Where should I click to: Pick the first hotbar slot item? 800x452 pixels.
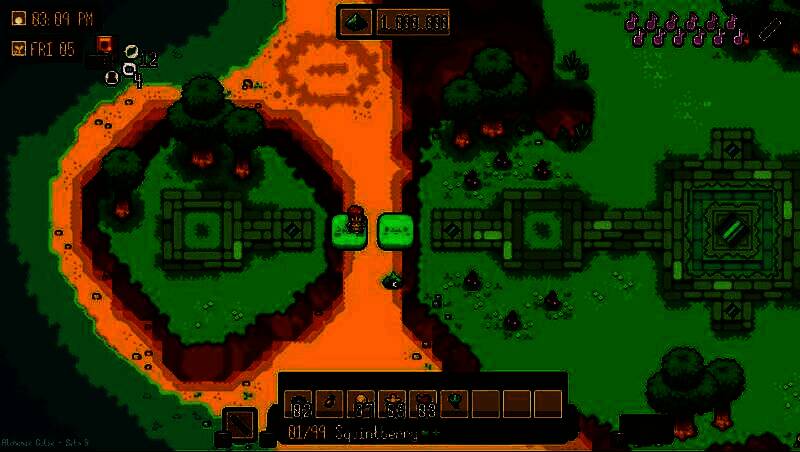coord(298,403)
